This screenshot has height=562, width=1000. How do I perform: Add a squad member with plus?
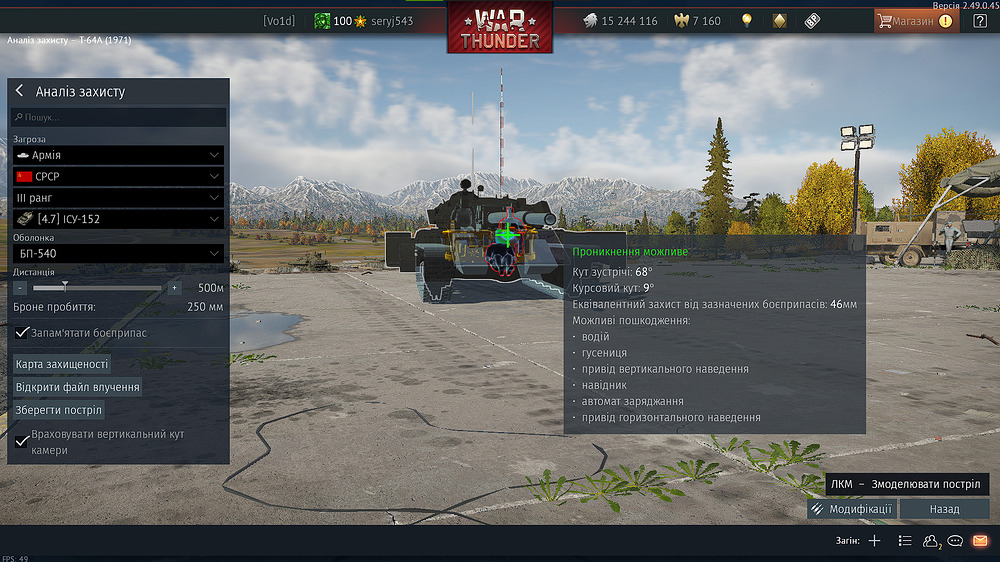pos(874,541)
